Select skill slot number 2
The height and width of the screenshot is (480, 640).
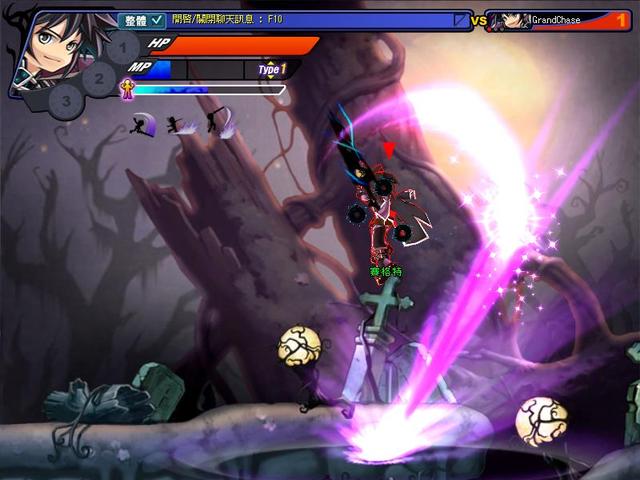99,76
